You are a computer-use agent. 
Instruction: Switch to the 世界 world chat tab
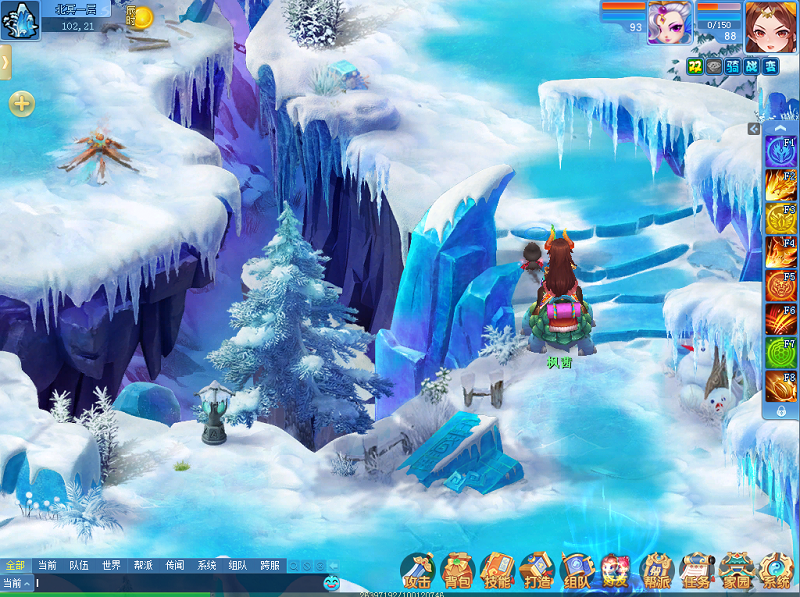[x=110, y=565]
